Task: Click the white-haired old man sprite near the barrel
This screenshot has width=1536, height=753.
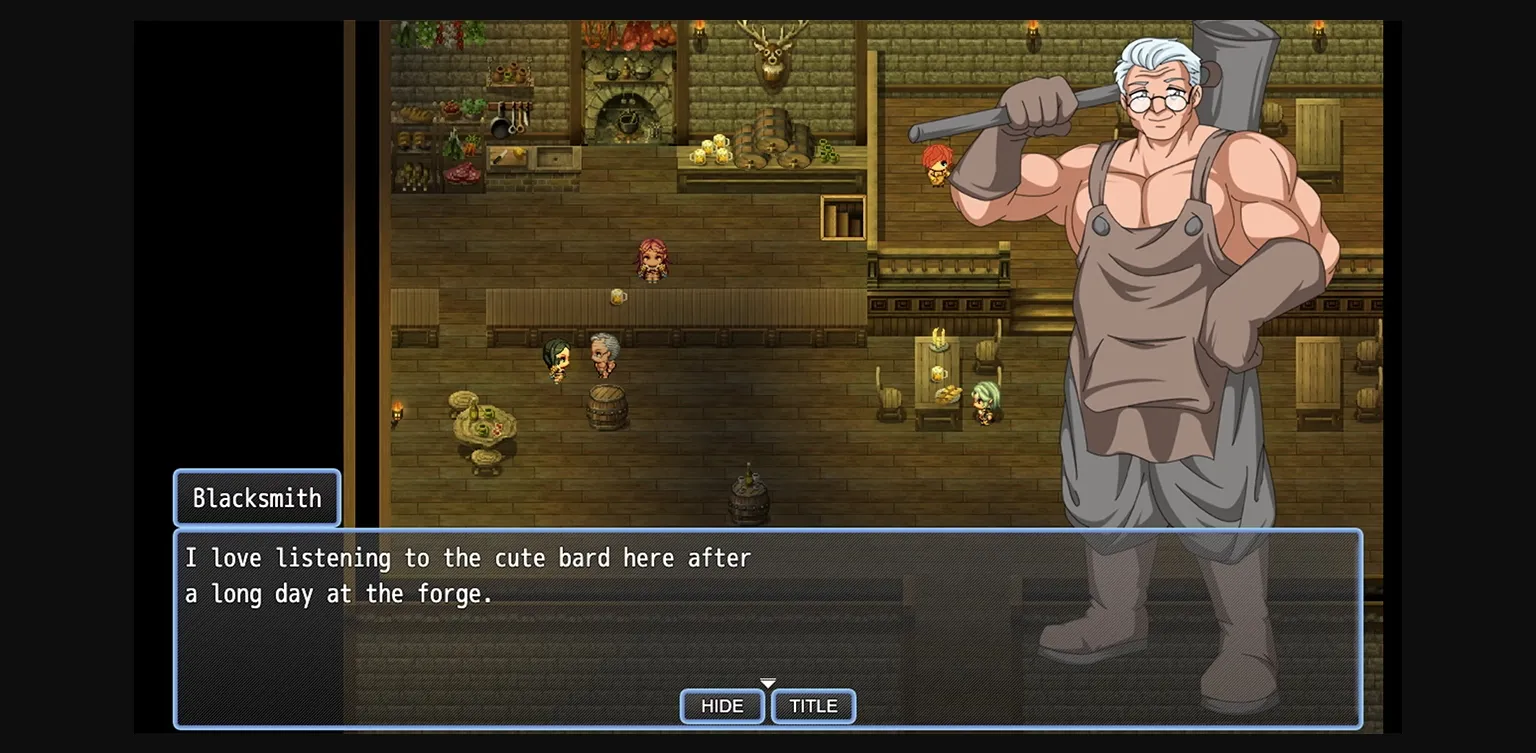Action: point(603,353)
